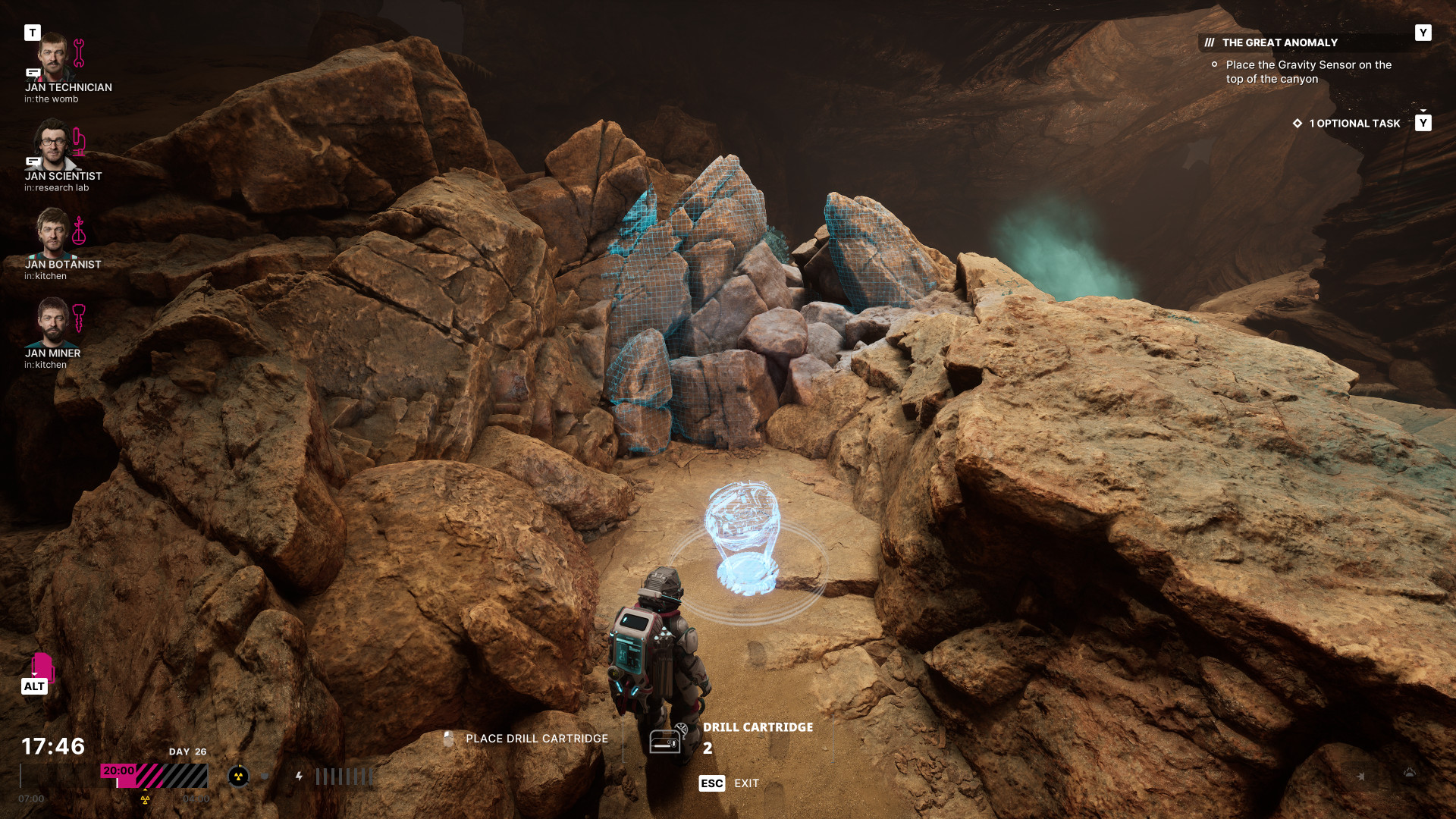This screenshot has width=1456, height=819.
Task: Expand the 1 Optional Task entry
Action: [x=1354, y=124]
